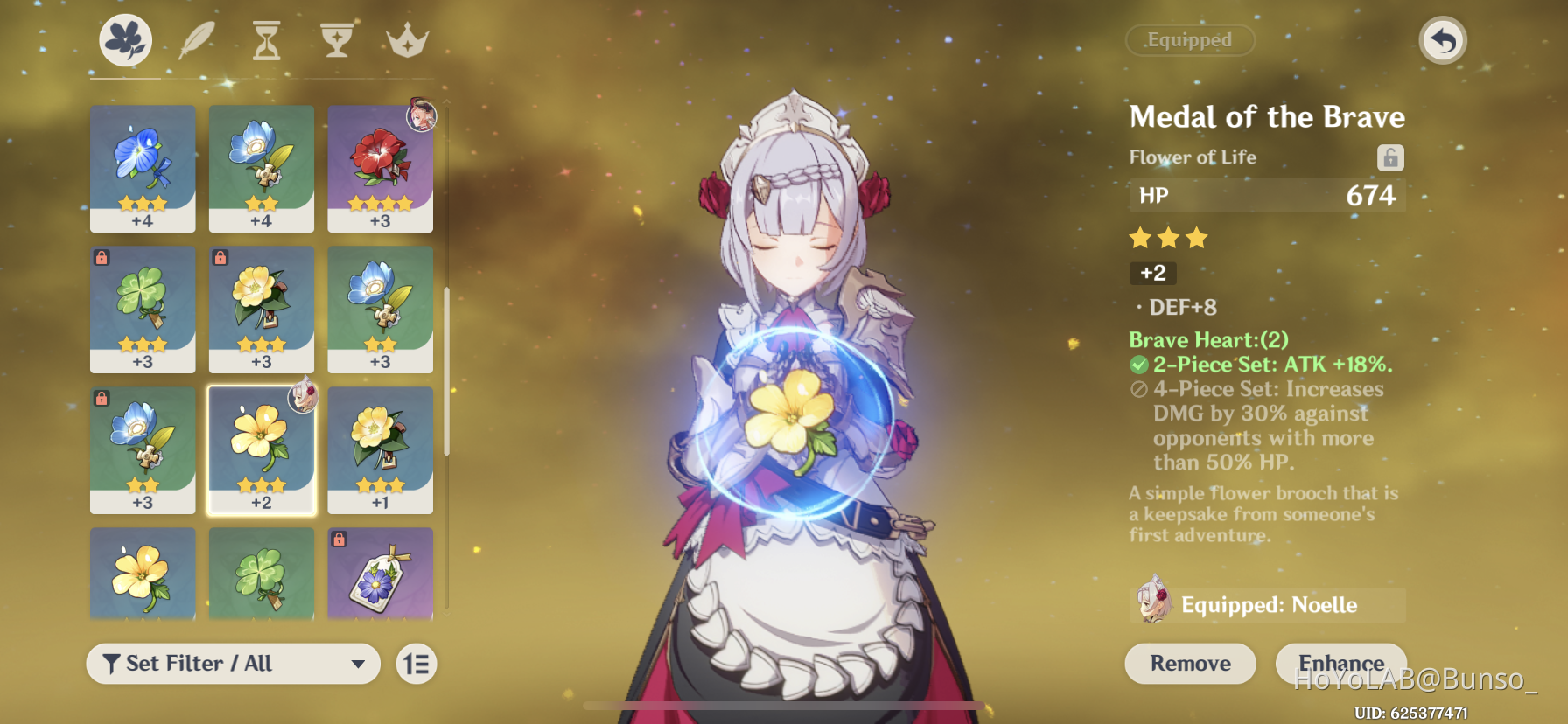Open the Set Filter / All dropdown
Image resolution: width=1568 pixels, height=724 pixels.
[x=232, y=664]
